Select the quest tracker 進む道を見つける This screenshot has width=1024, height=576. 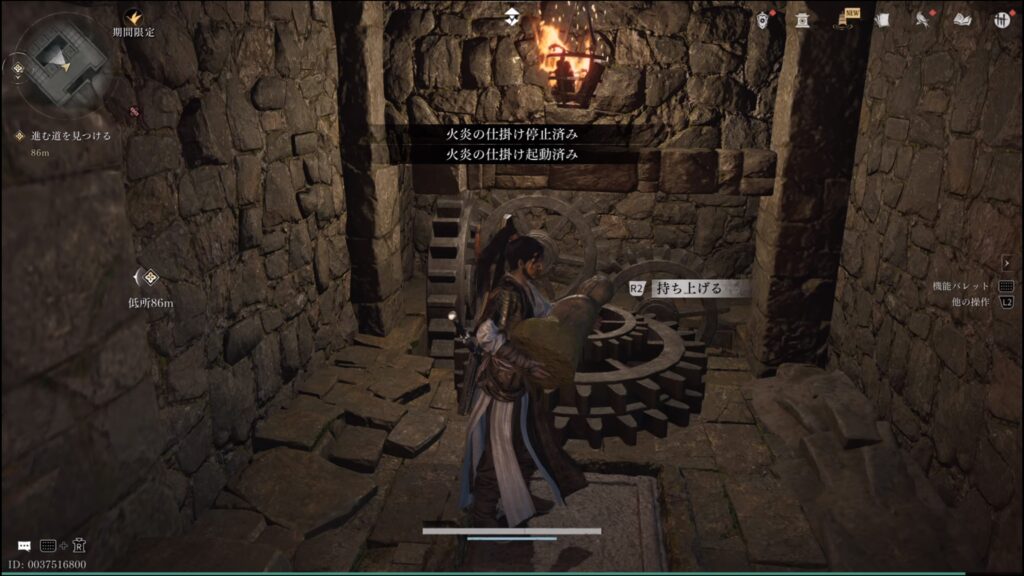[x=64, y=135]
